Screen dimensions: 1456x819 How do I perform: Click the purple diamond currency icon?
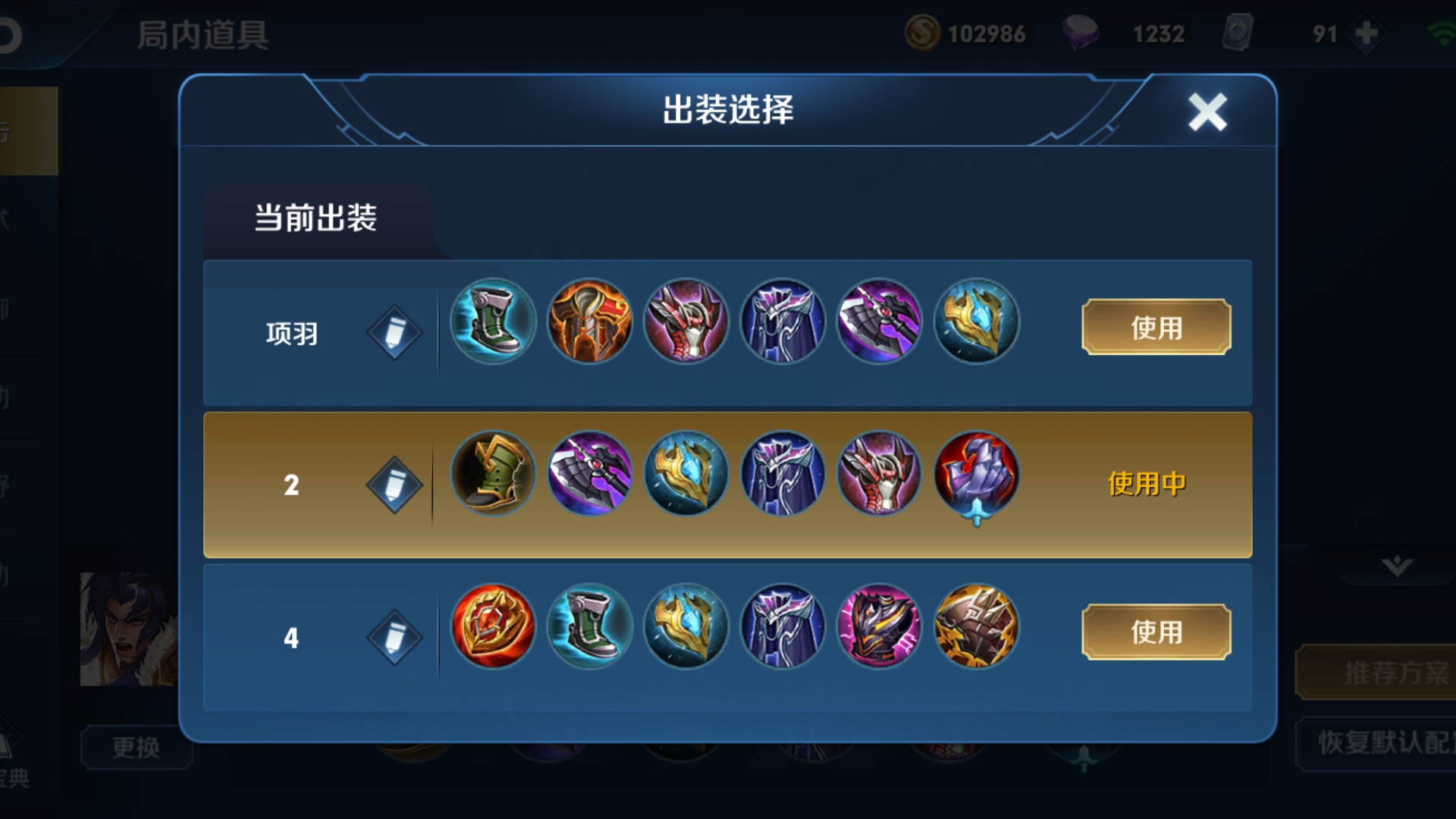[1083, 33]
